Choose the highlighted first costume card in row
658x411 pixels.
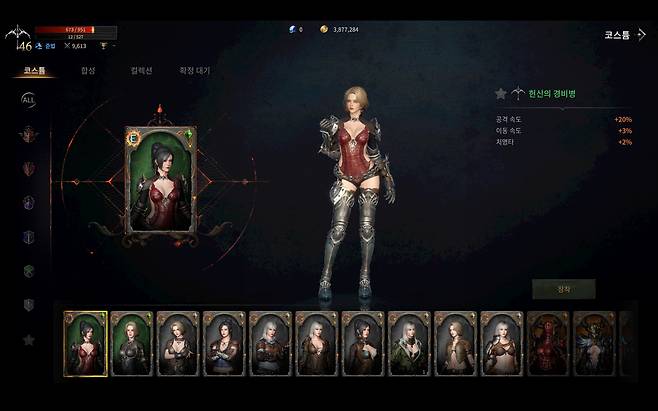point(84,343)
